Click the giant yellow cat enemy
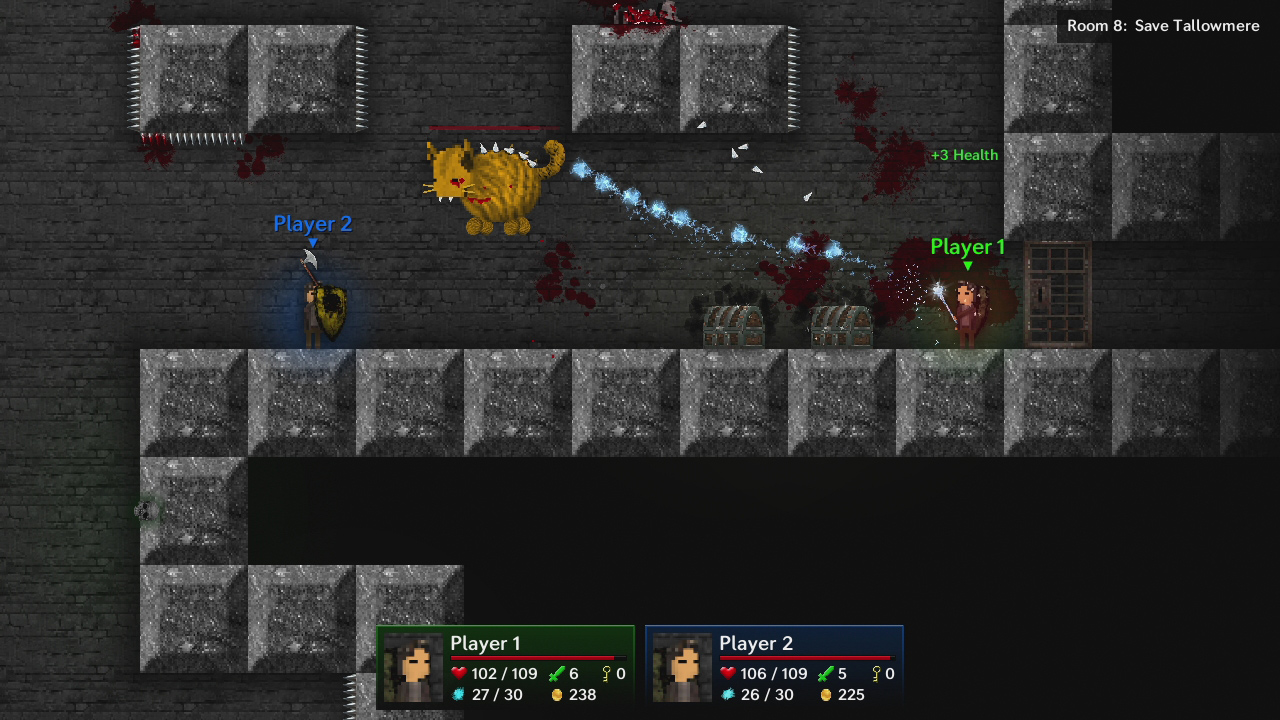The height and width of the screenshot is (720, 1280). (495, 185)
